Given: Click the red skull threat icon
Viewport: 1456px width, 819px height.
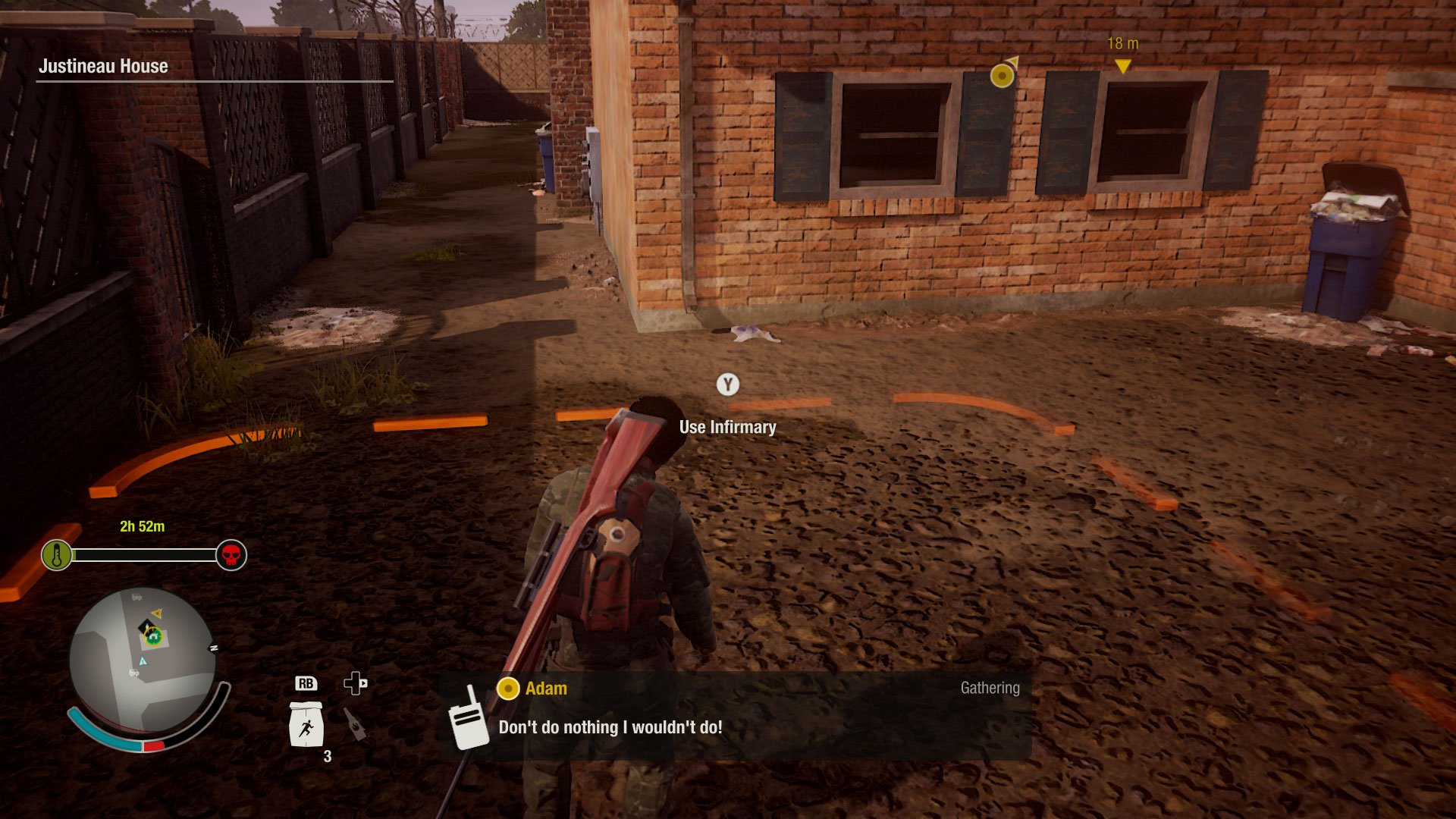Looking at the screenshot, I should 231,555.
